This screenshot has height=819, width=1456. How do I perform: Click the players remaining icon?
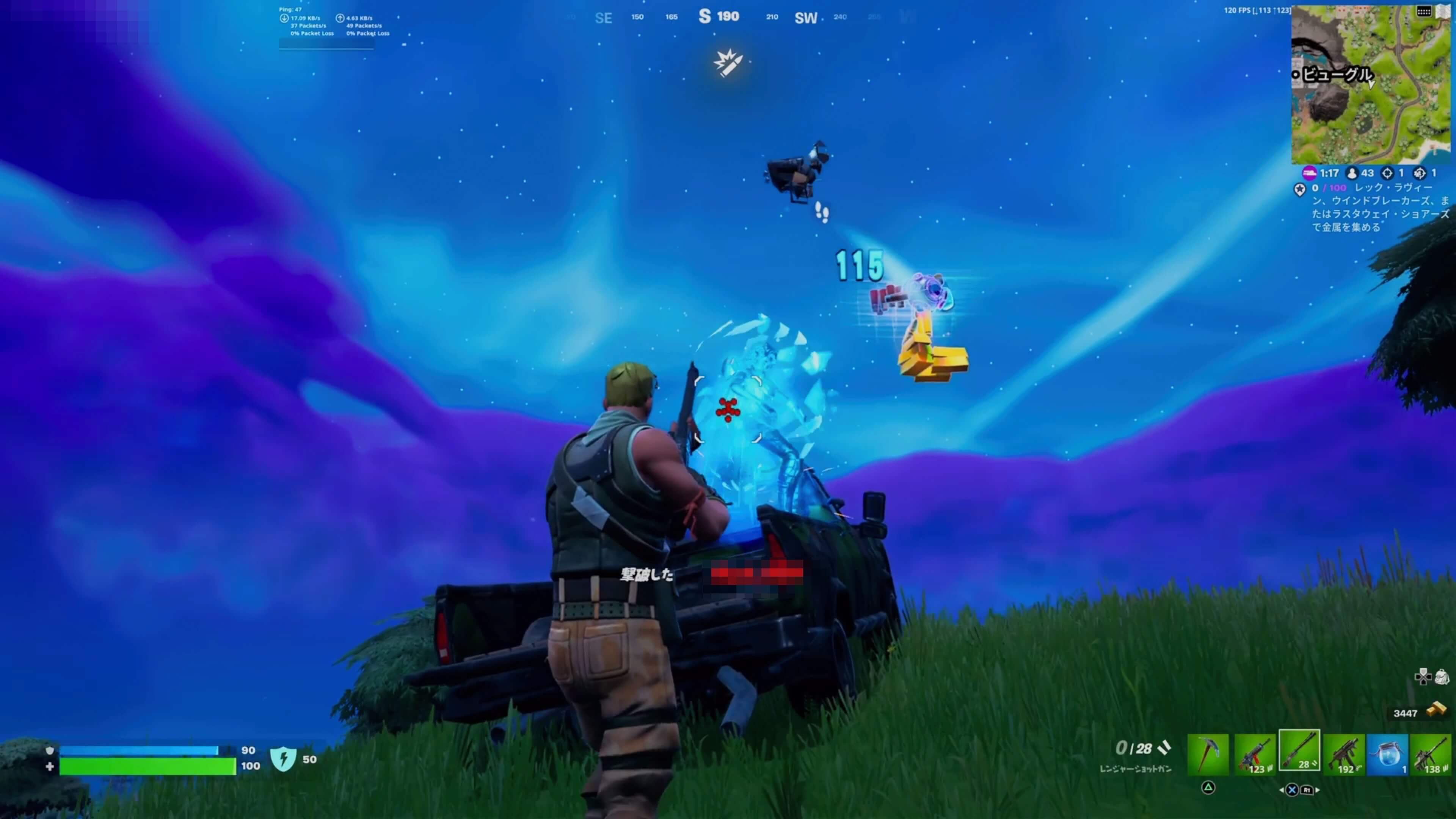tap(1351, 173)
